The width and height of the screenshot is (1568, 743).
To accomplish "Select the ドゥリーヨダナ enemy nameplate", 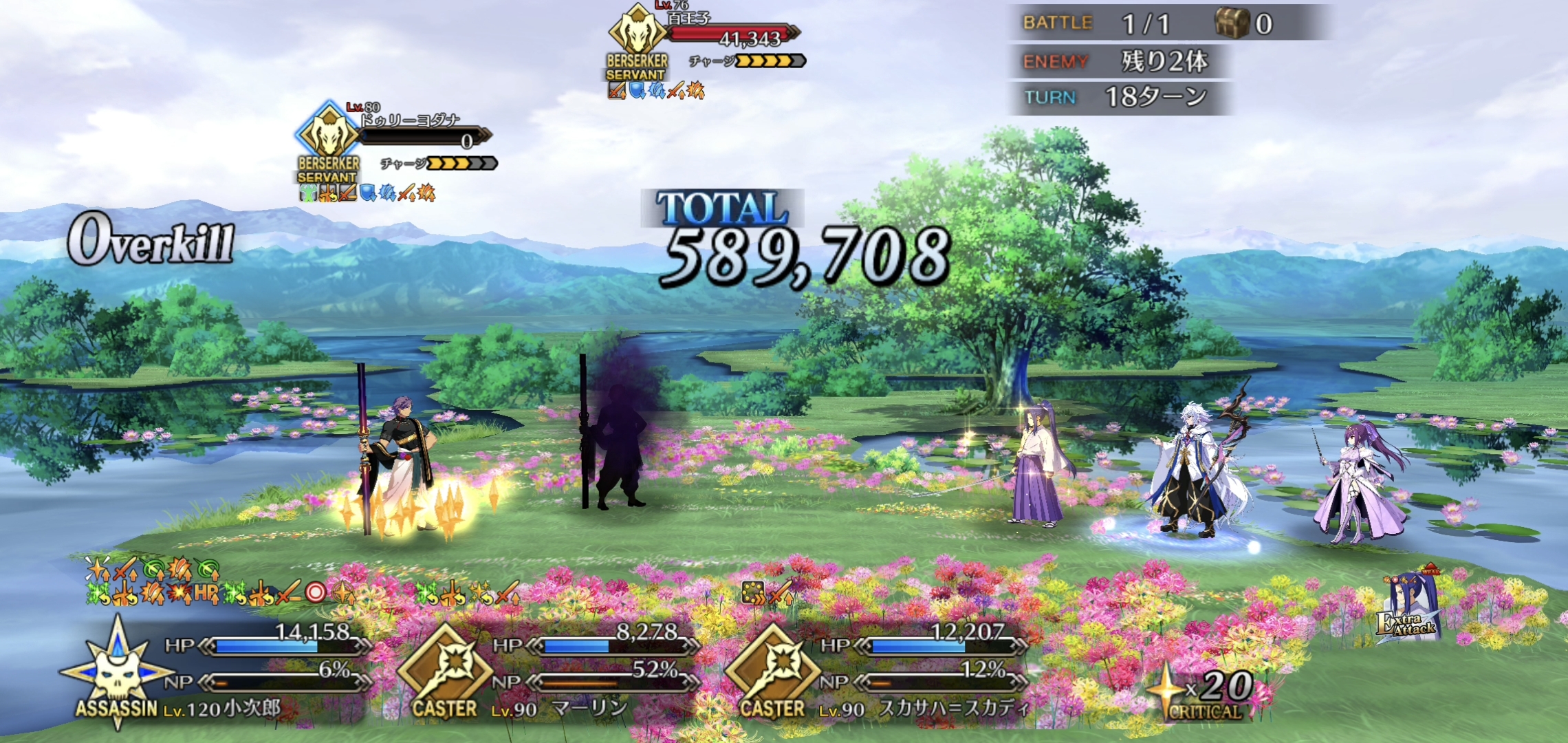I will click(x=395, y=144).
